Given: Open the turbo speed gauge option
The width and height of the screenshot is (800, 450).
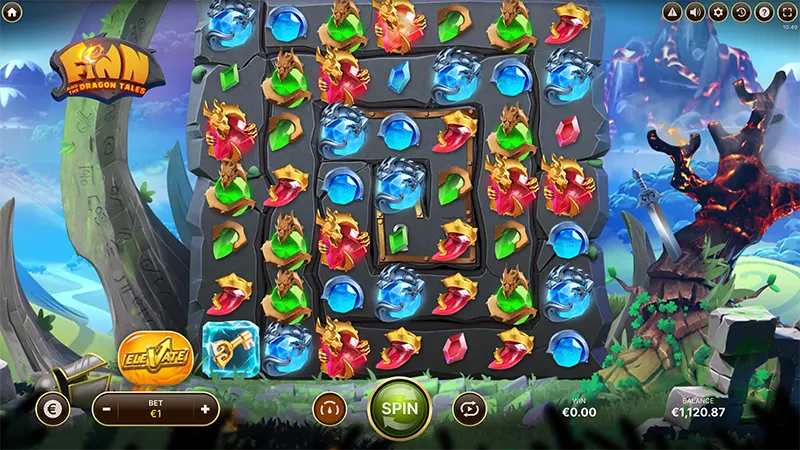Looking at the screenshot, I should [x=328, y=408].
